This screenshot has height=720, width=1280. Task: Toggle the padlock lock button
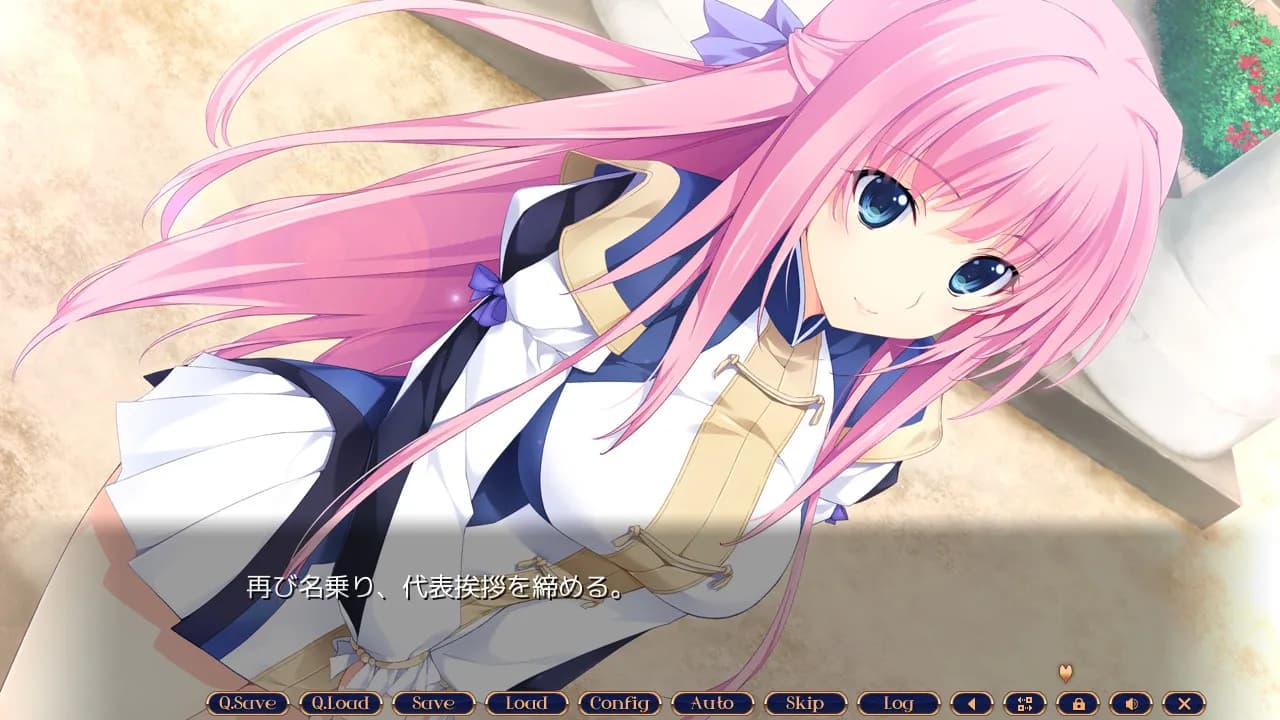click(1078, 703)
